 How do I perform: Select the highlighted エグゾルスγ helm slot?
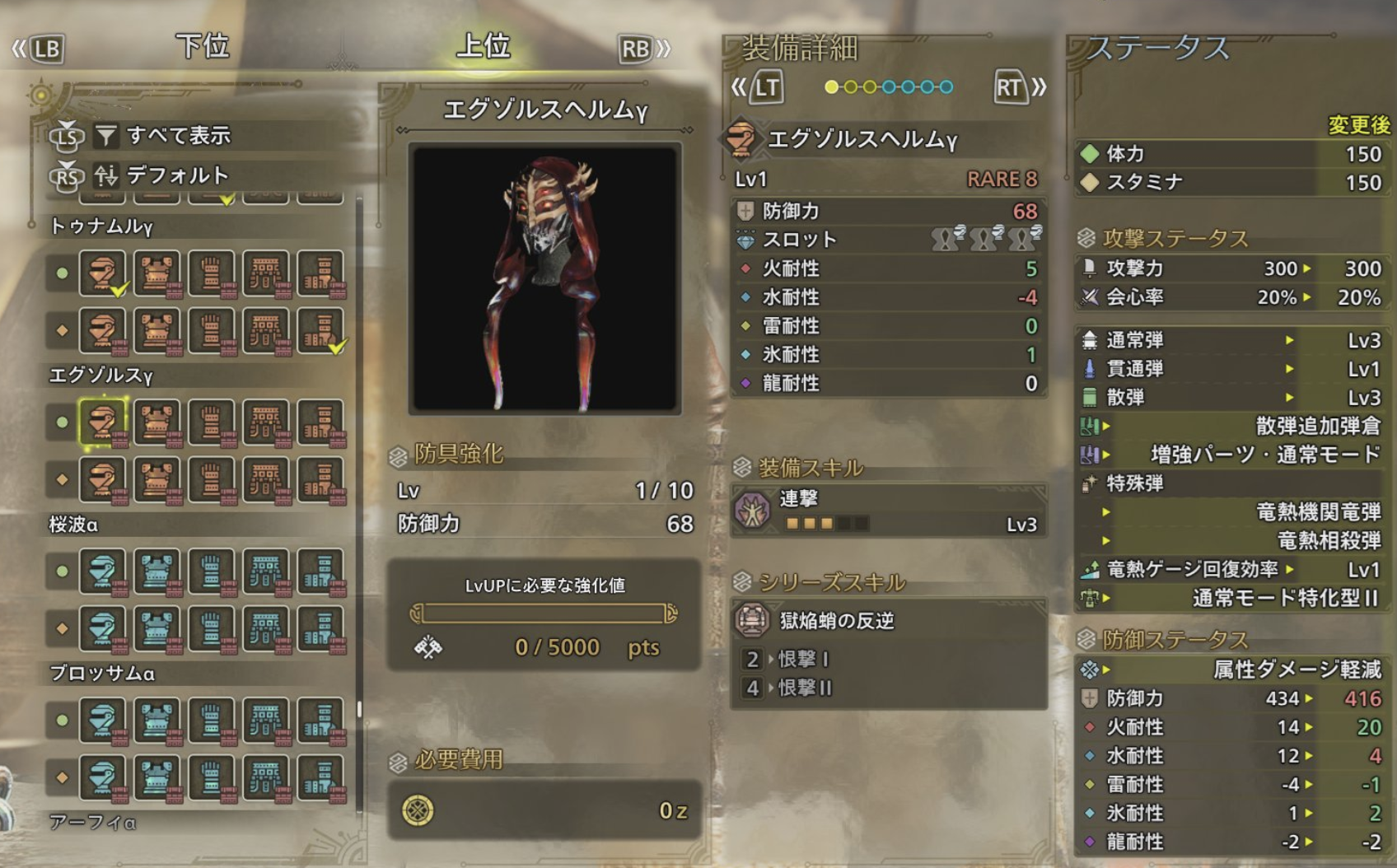102,422
